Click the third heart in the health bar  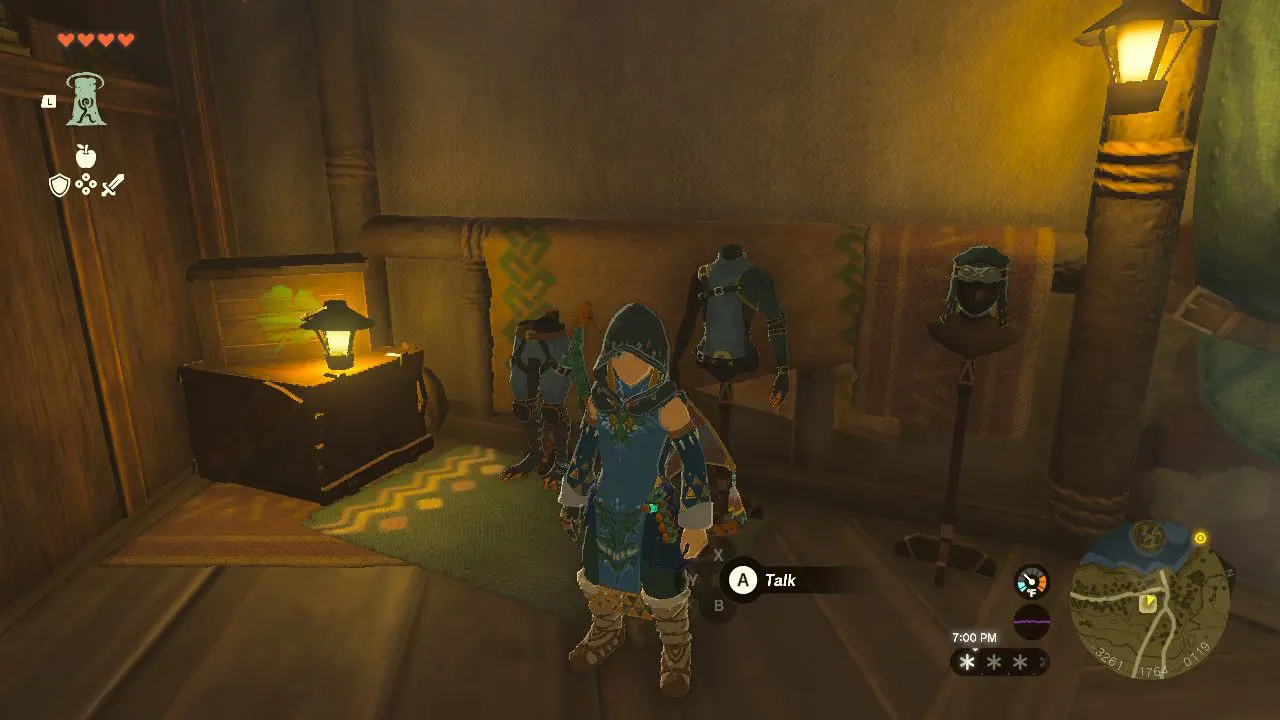(x=105, y=39)
